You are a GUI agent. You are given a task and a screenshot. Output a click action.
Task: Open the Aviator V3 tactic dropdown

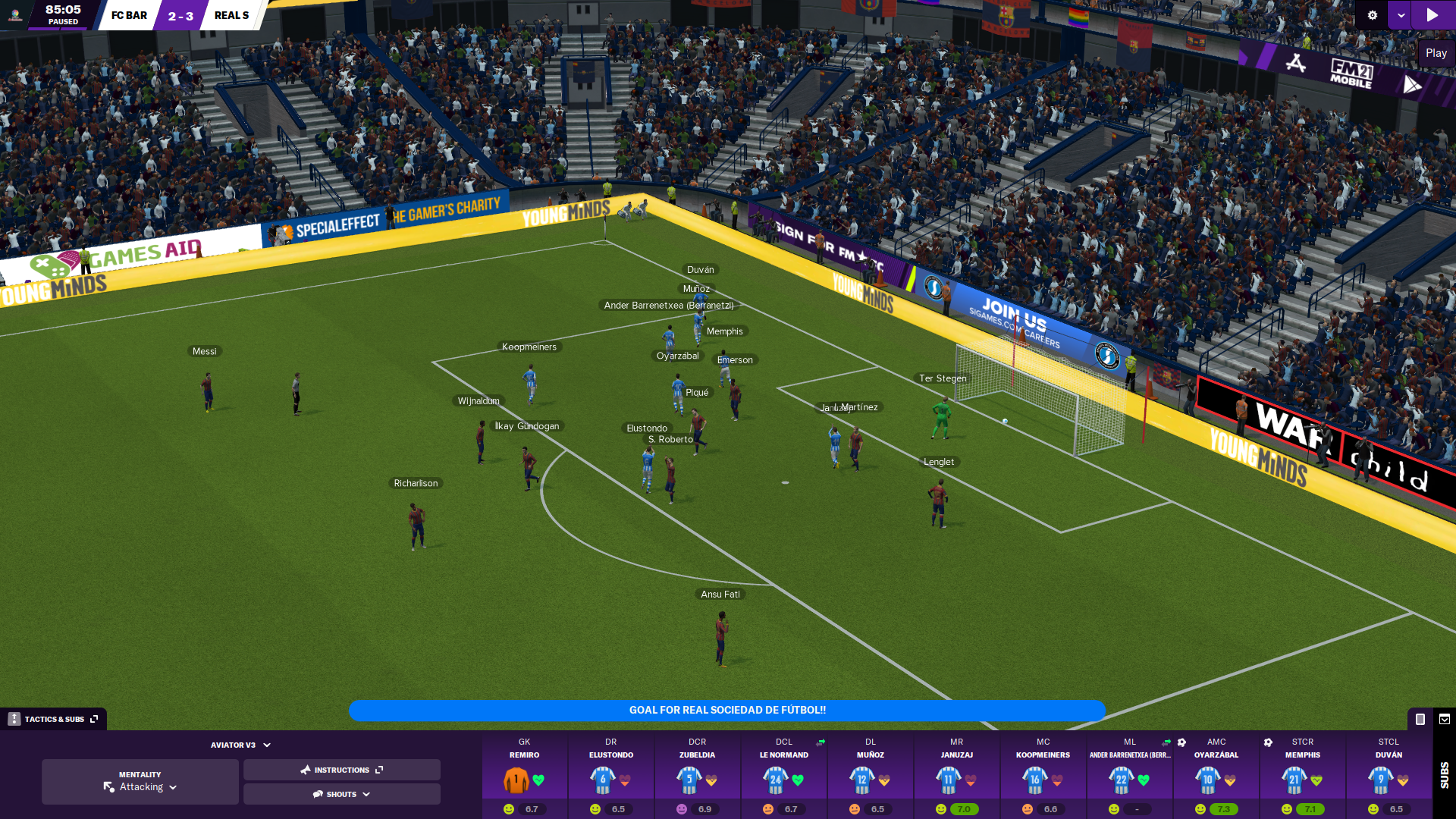pyautogui.click(x=240, y=745)
